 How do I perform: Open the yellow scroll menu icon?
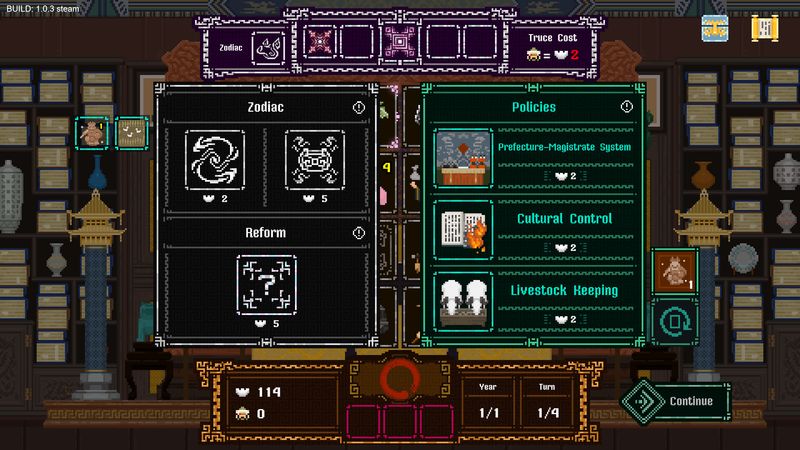(x=766, y=29)
